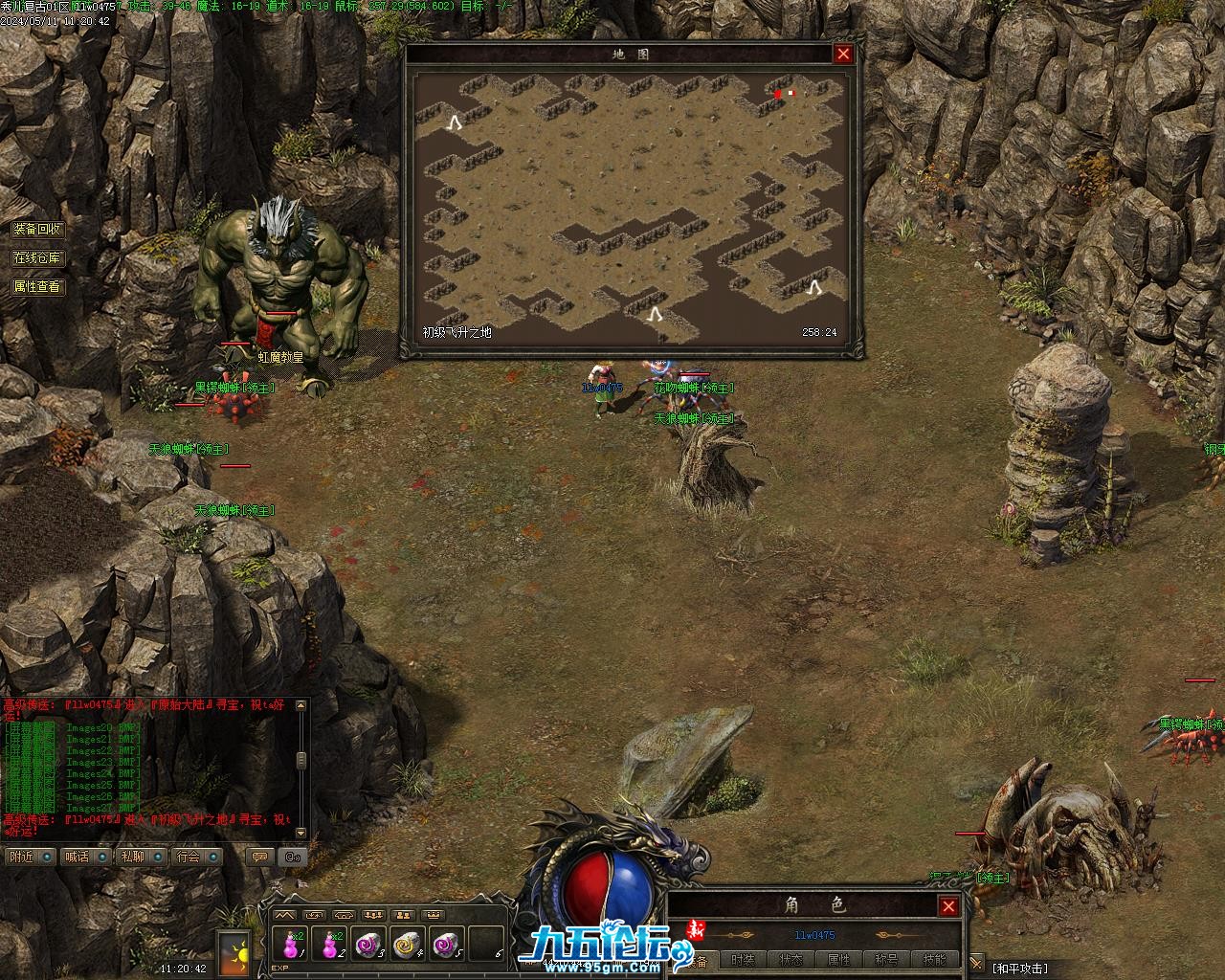This screenshot has height=980, width=1225.
Task: Use the purple swirl stone in slot 5
Action: (x=446, y=946)
